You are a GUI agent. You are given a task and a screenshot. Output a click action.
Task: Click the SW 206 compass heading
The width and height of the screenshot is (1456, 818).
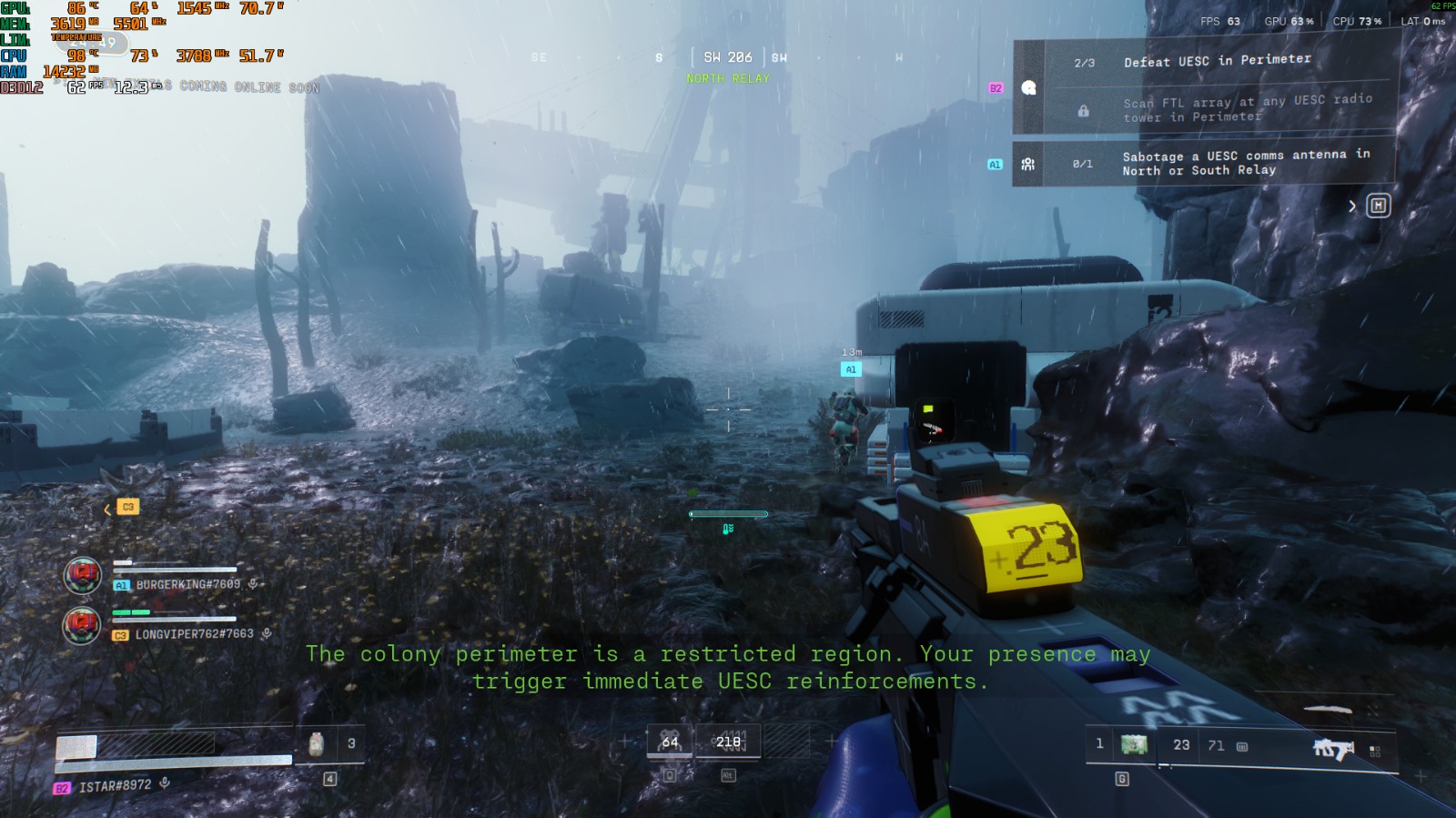click(727, 57)
